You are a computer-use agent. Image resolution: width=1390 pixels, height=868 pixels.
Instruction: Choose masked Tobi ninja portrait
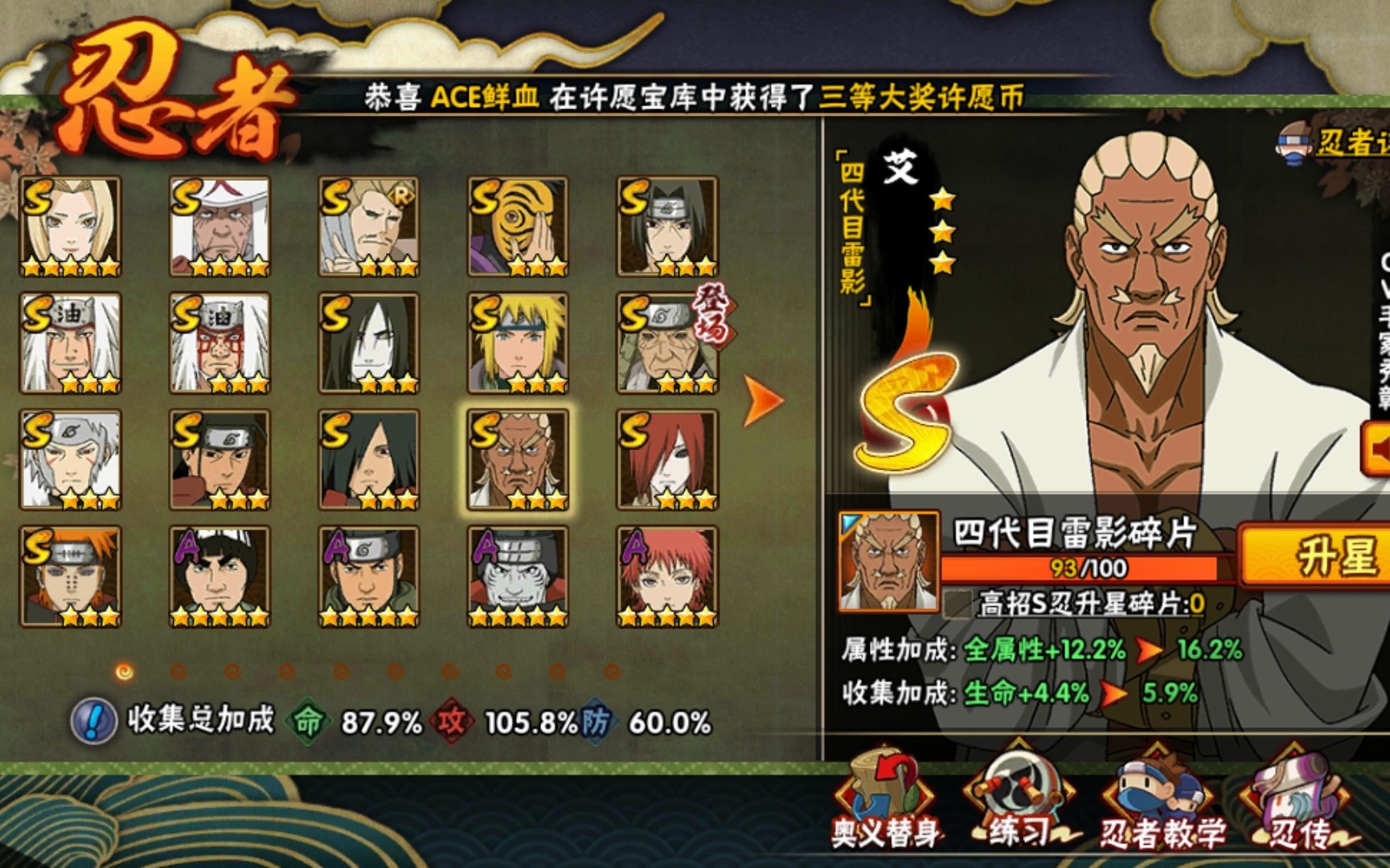[519, 227]
